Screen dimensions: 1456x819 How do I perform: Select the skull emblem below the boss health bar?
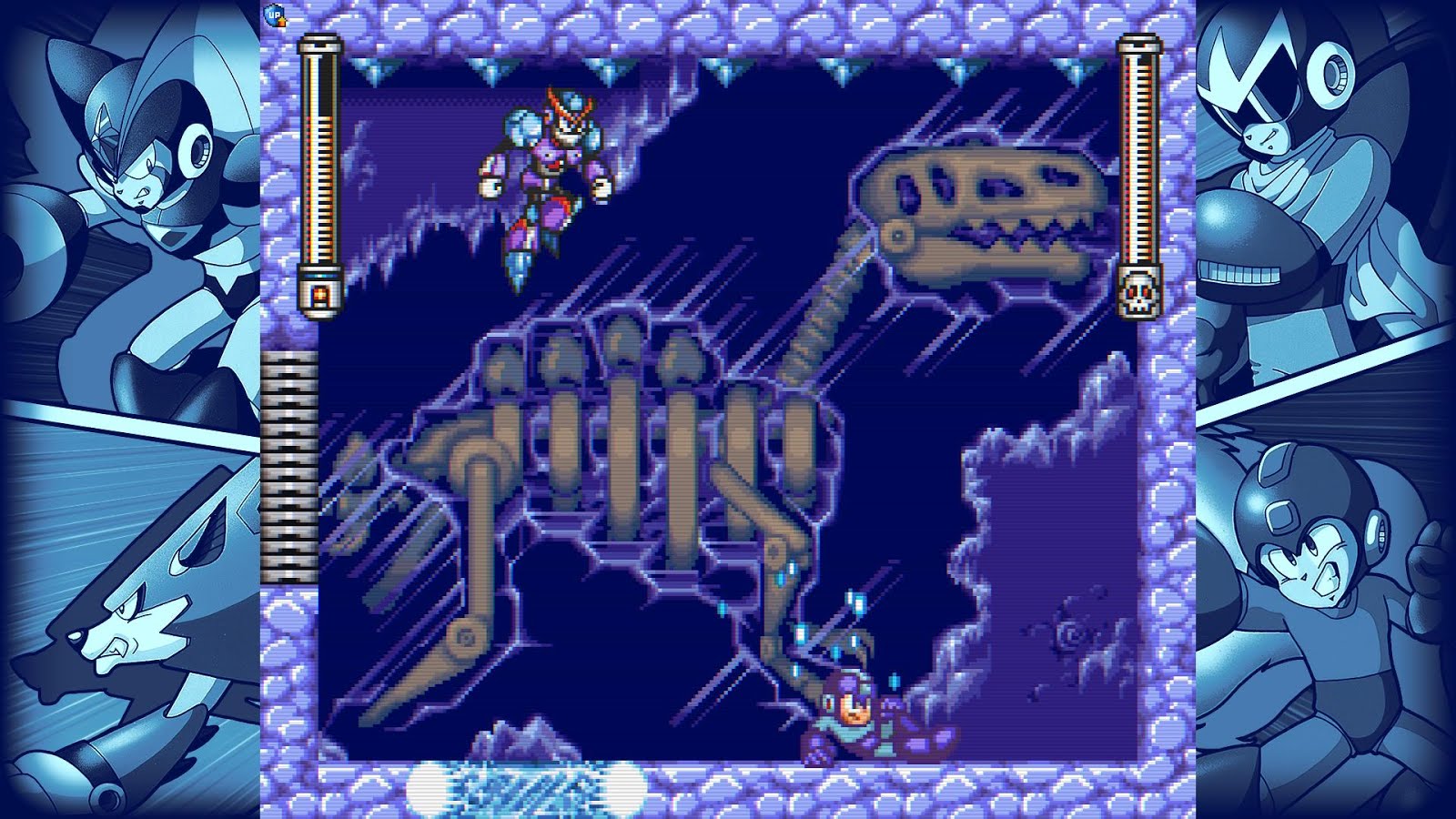1138,293
